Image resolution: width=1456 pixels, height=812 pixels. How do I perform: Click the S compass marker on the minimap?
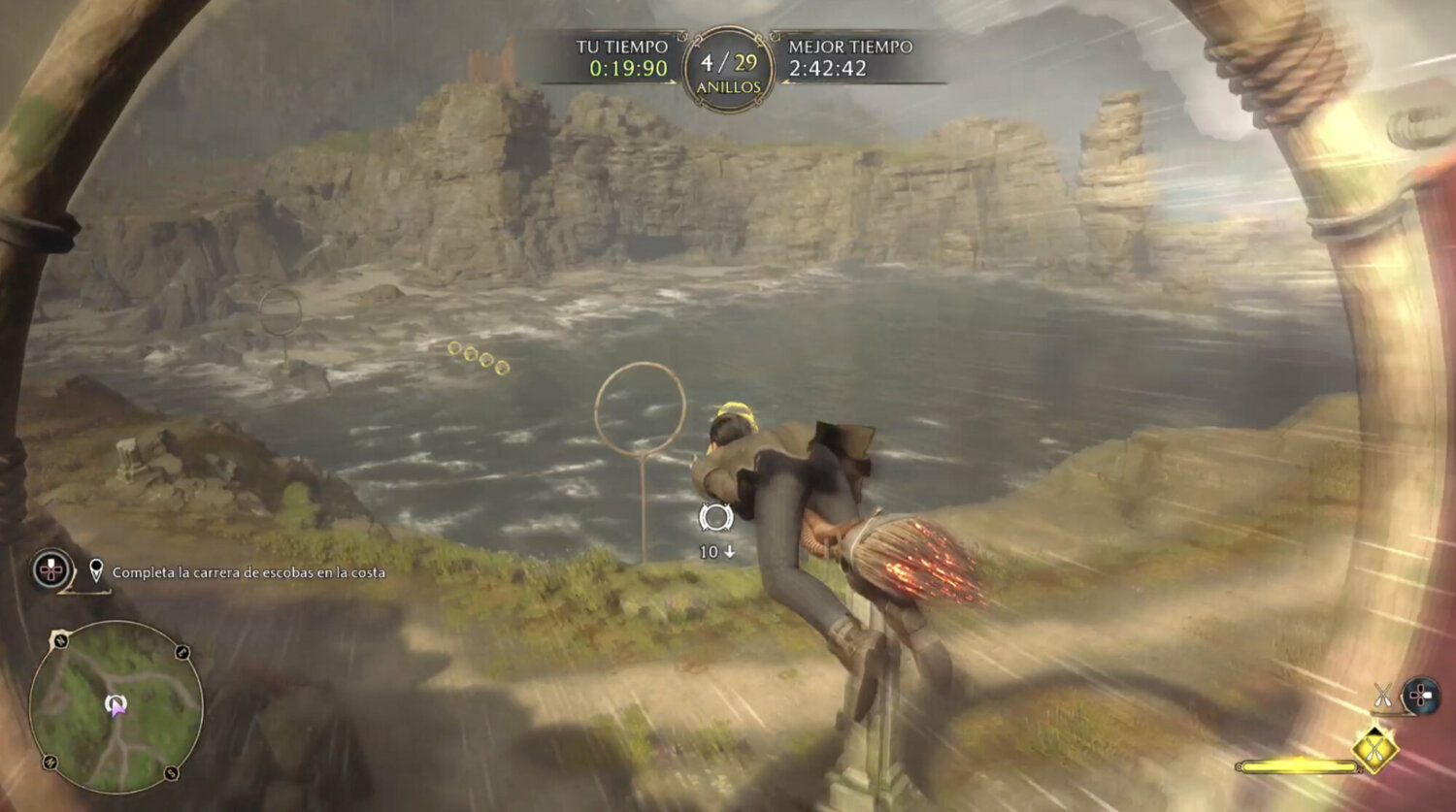tap(170, 772)
